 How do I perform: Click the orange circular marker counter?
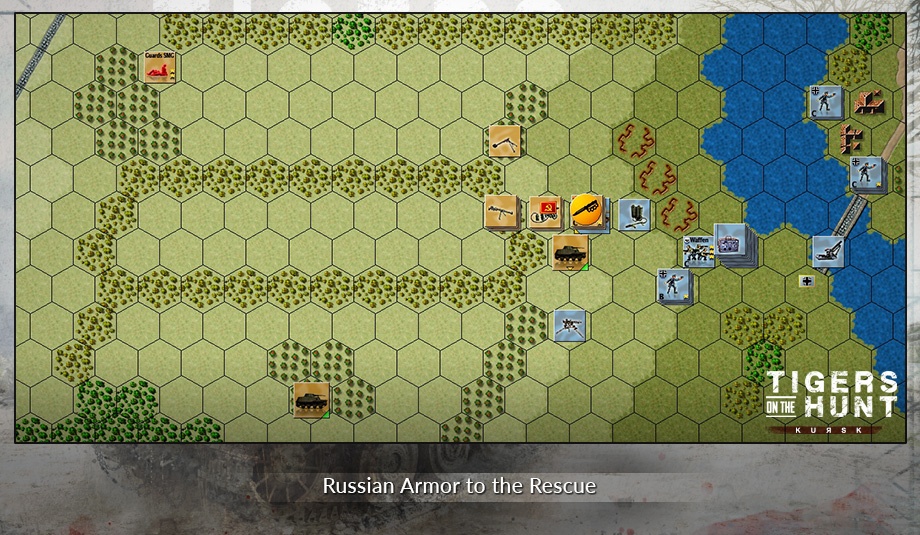(588, 211)
